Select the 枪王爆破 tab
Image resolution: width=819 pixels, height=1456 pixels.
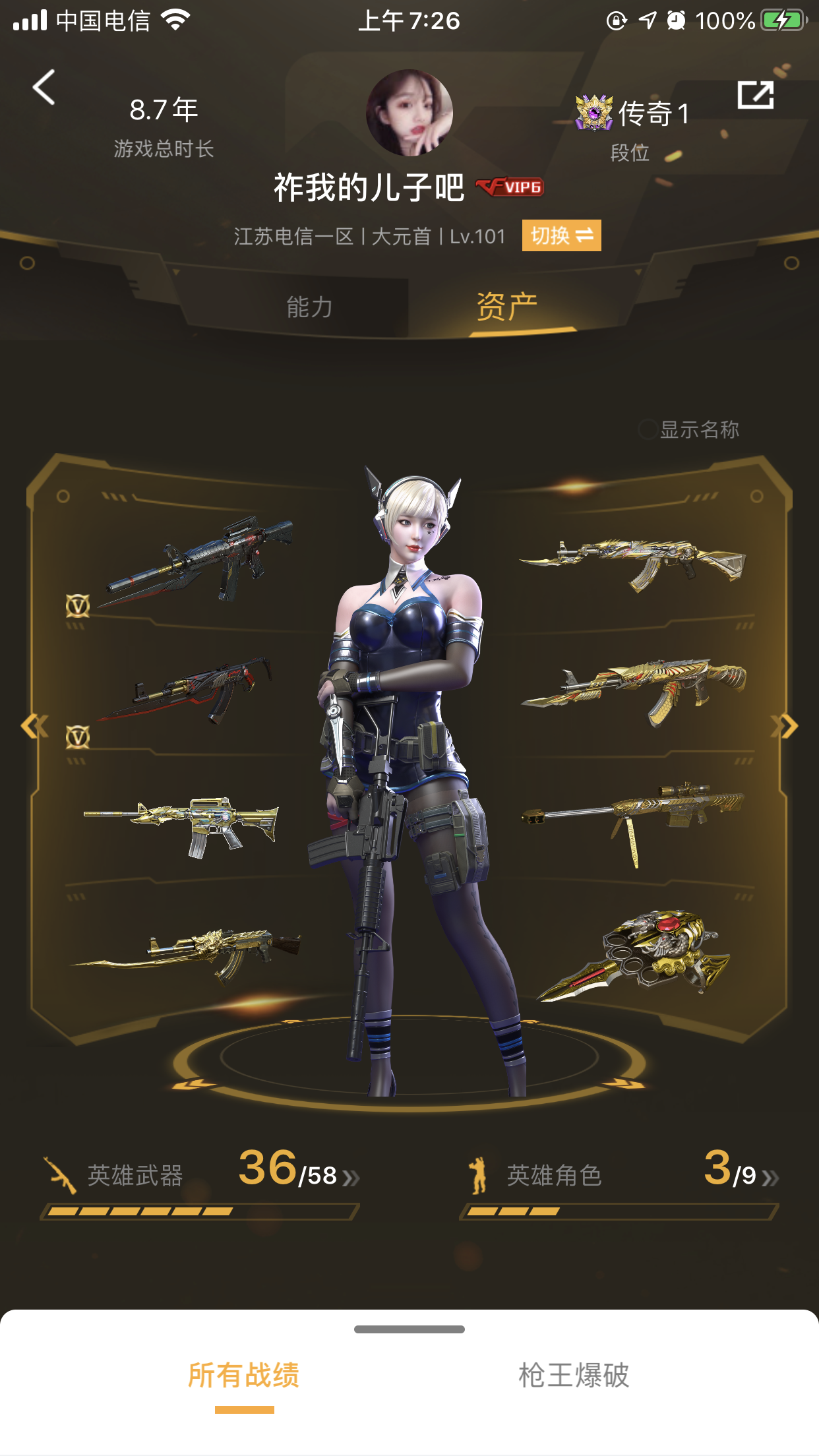[574, 1376]
